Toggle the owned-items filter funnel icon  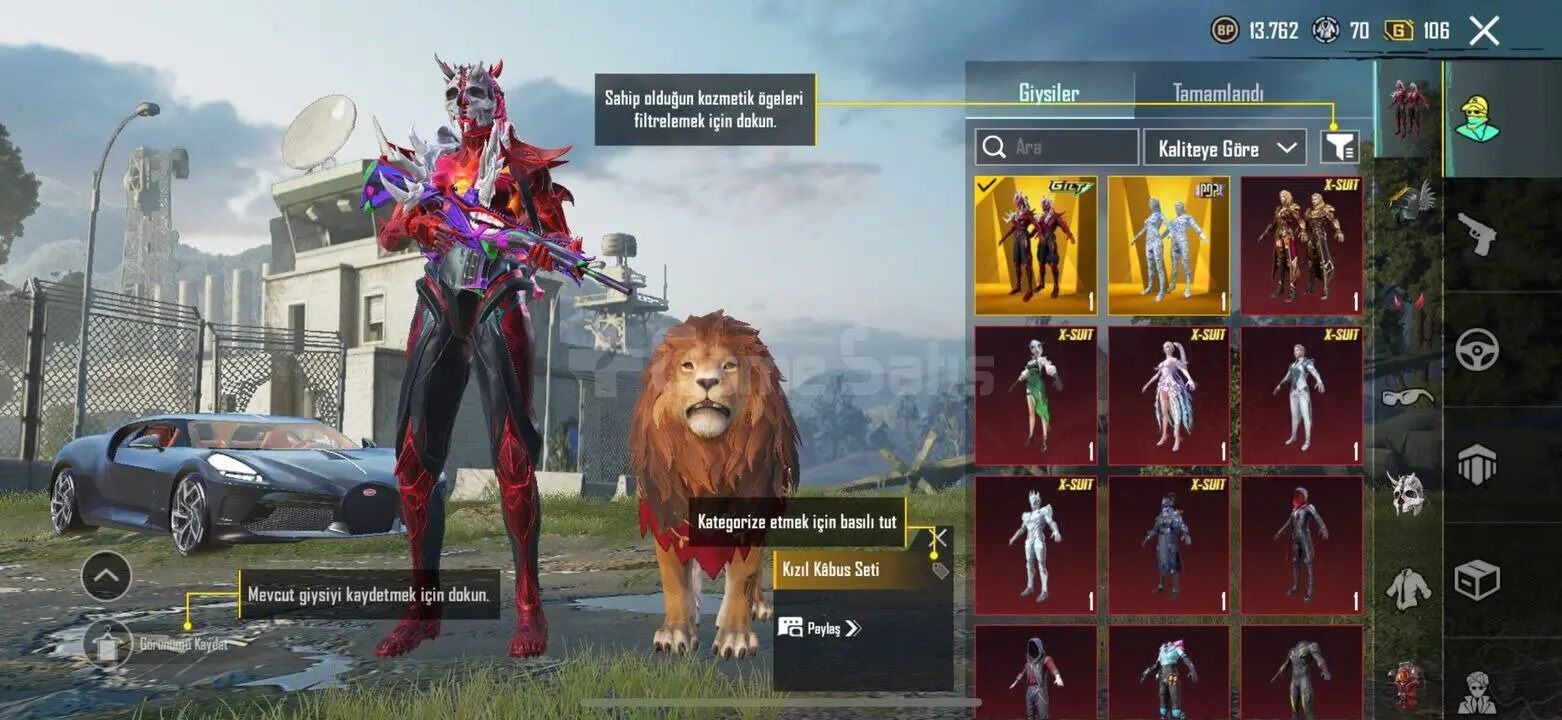(x=1339, y=148)
